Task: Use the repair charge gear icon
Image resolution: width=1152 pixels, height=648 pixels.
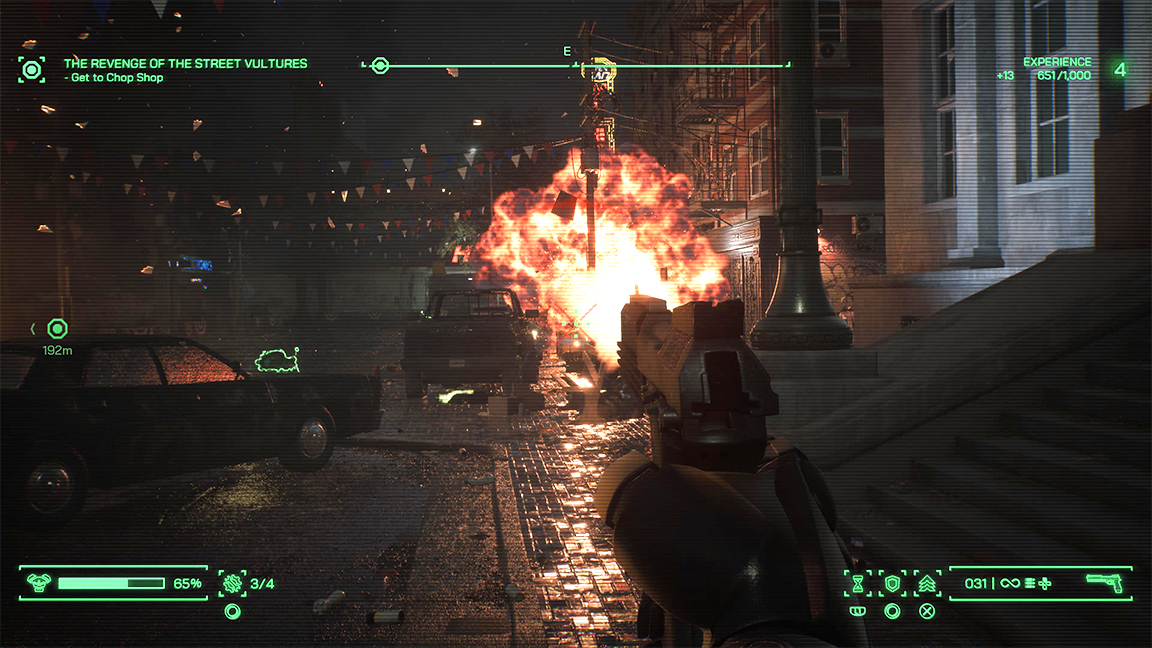Action: (x=233, y=583)
